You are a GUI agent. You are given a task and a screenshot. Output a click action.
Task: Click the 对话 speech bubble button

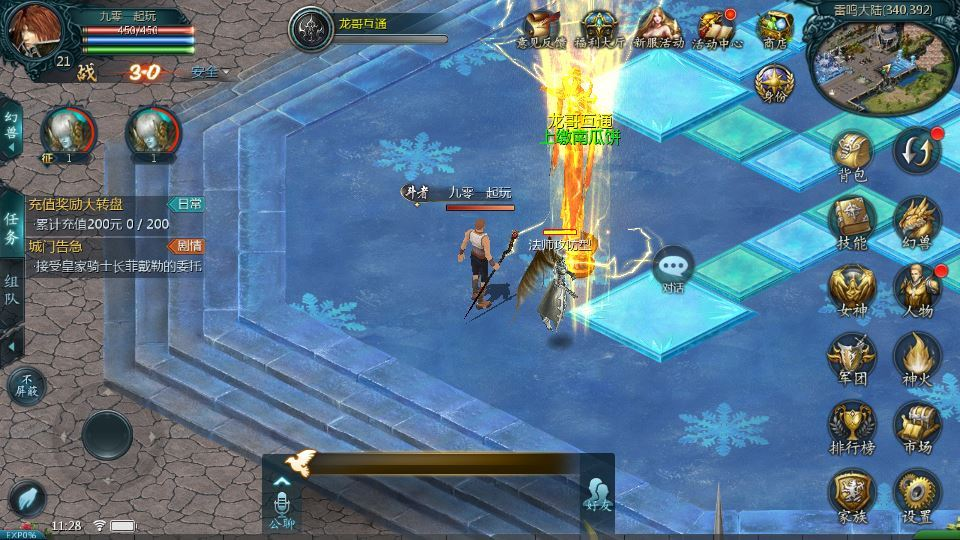pyautogui.click(x=673, y=268)
